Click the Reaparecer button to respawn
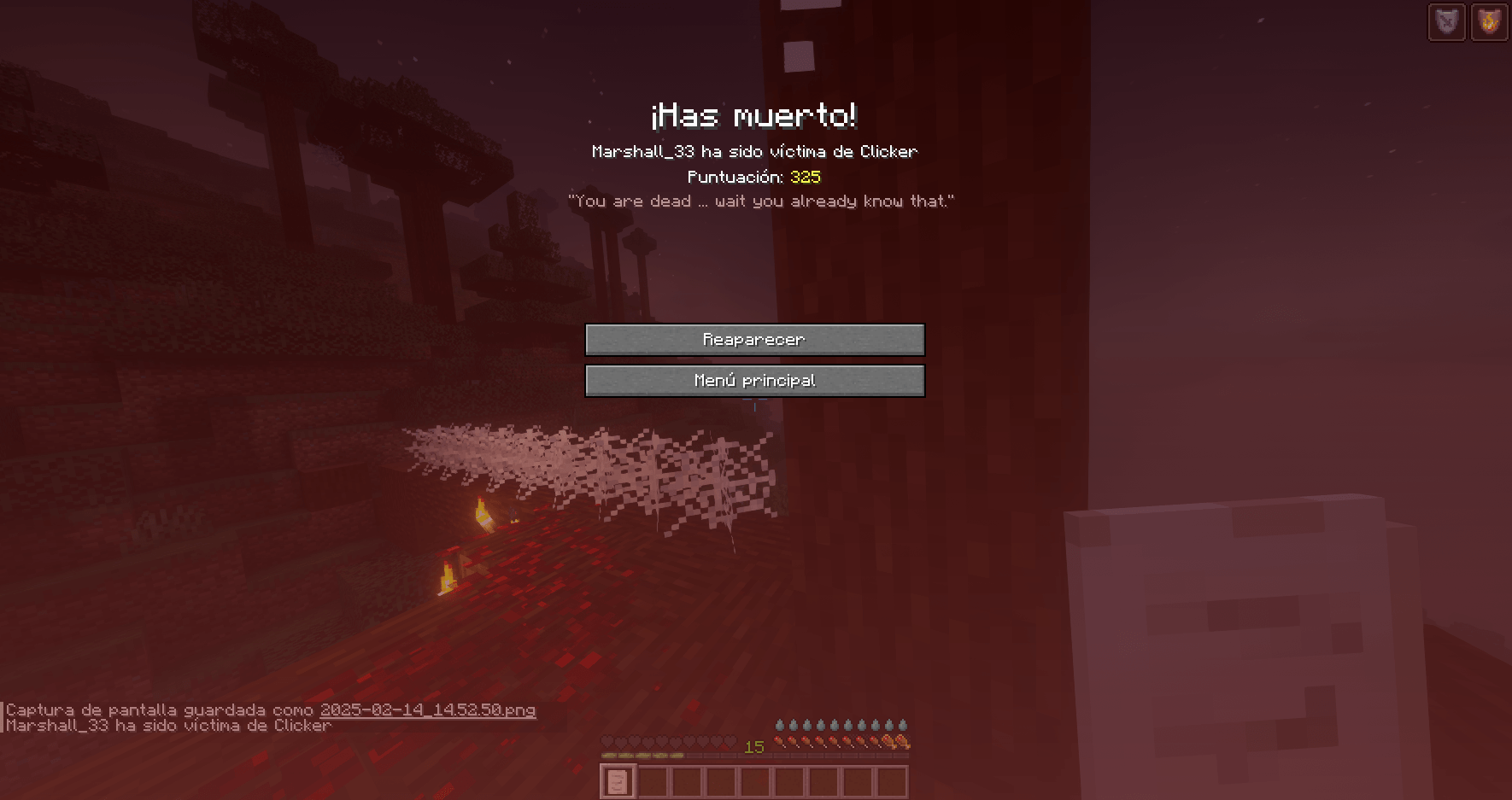1512x800 pixels. click(754, 339)
